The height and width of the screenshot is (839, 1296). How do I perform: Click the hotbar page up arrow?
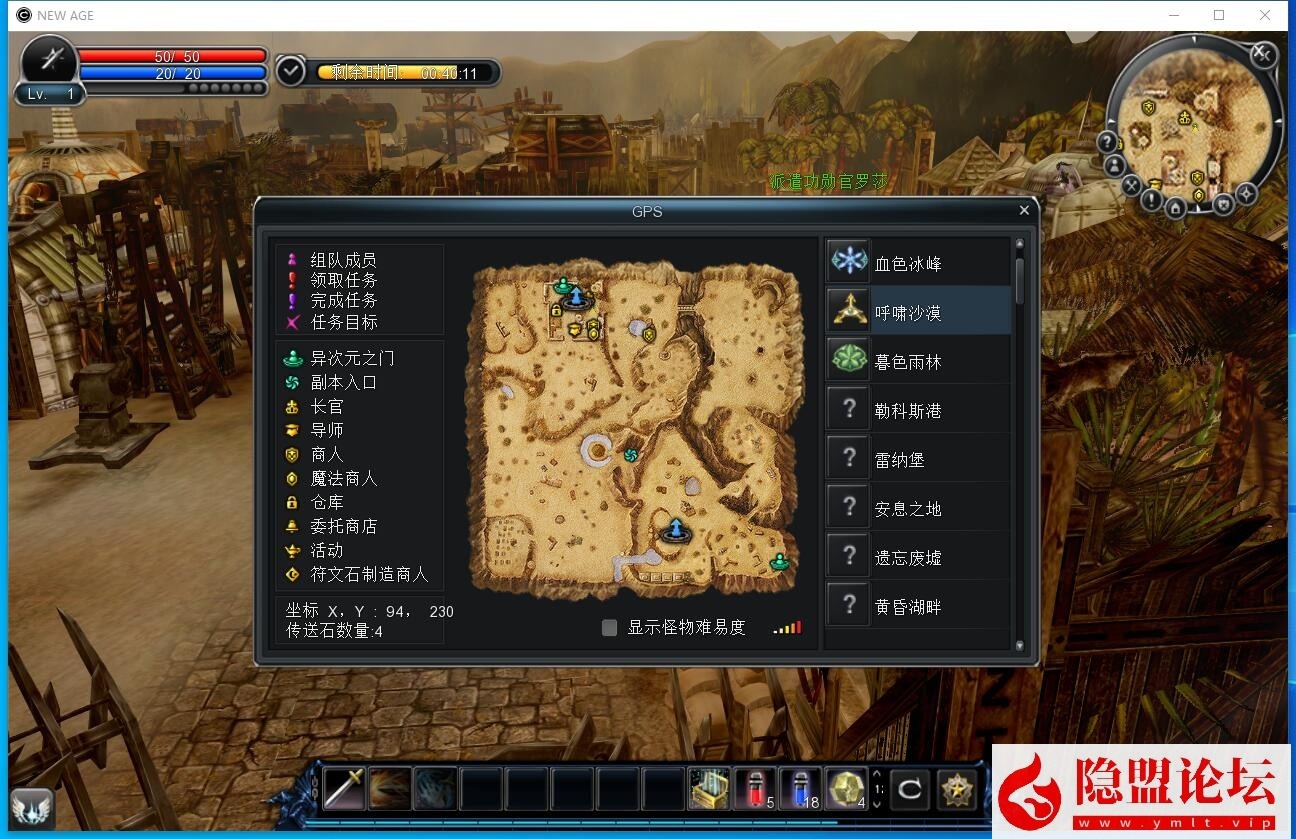click(877, 774)
